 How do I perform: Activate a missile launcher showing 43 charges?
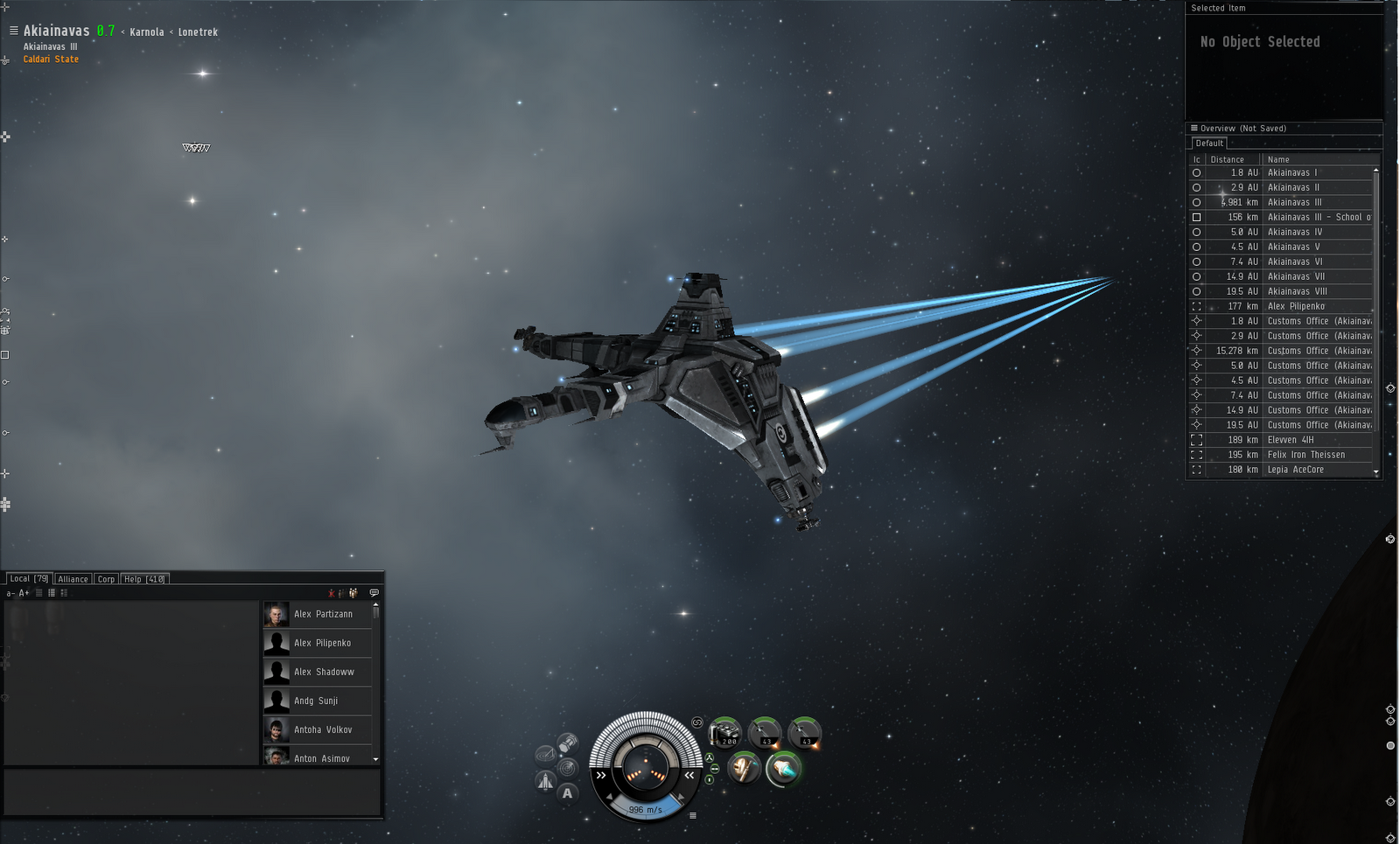[x=764, y=732]
